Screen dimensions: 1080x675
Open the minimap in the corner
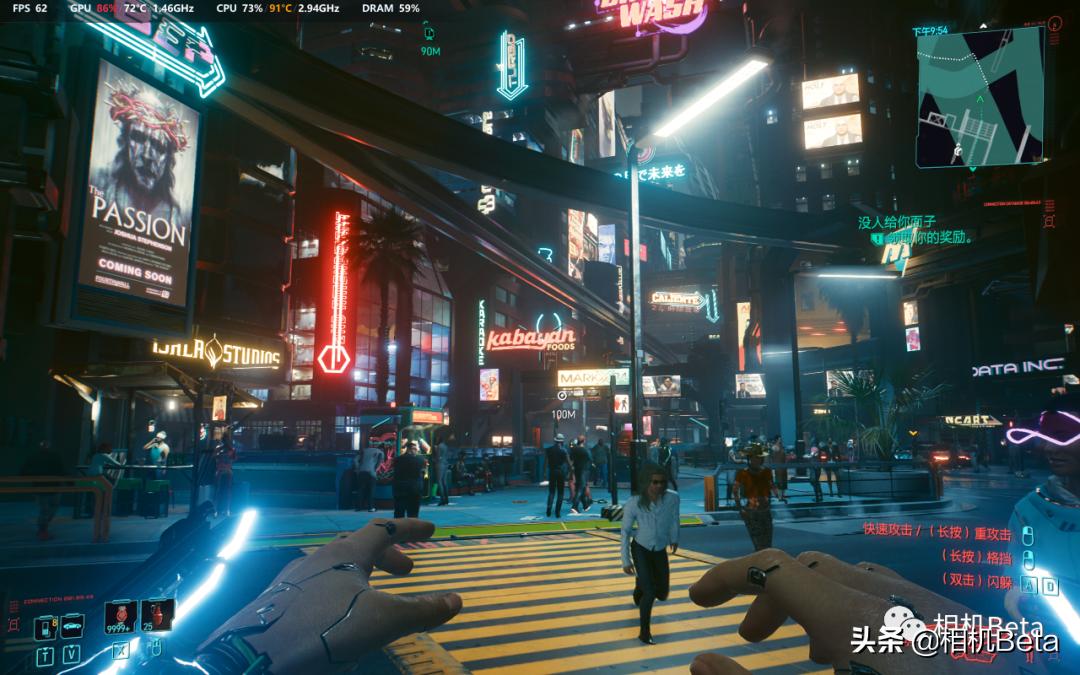[980, 96]
